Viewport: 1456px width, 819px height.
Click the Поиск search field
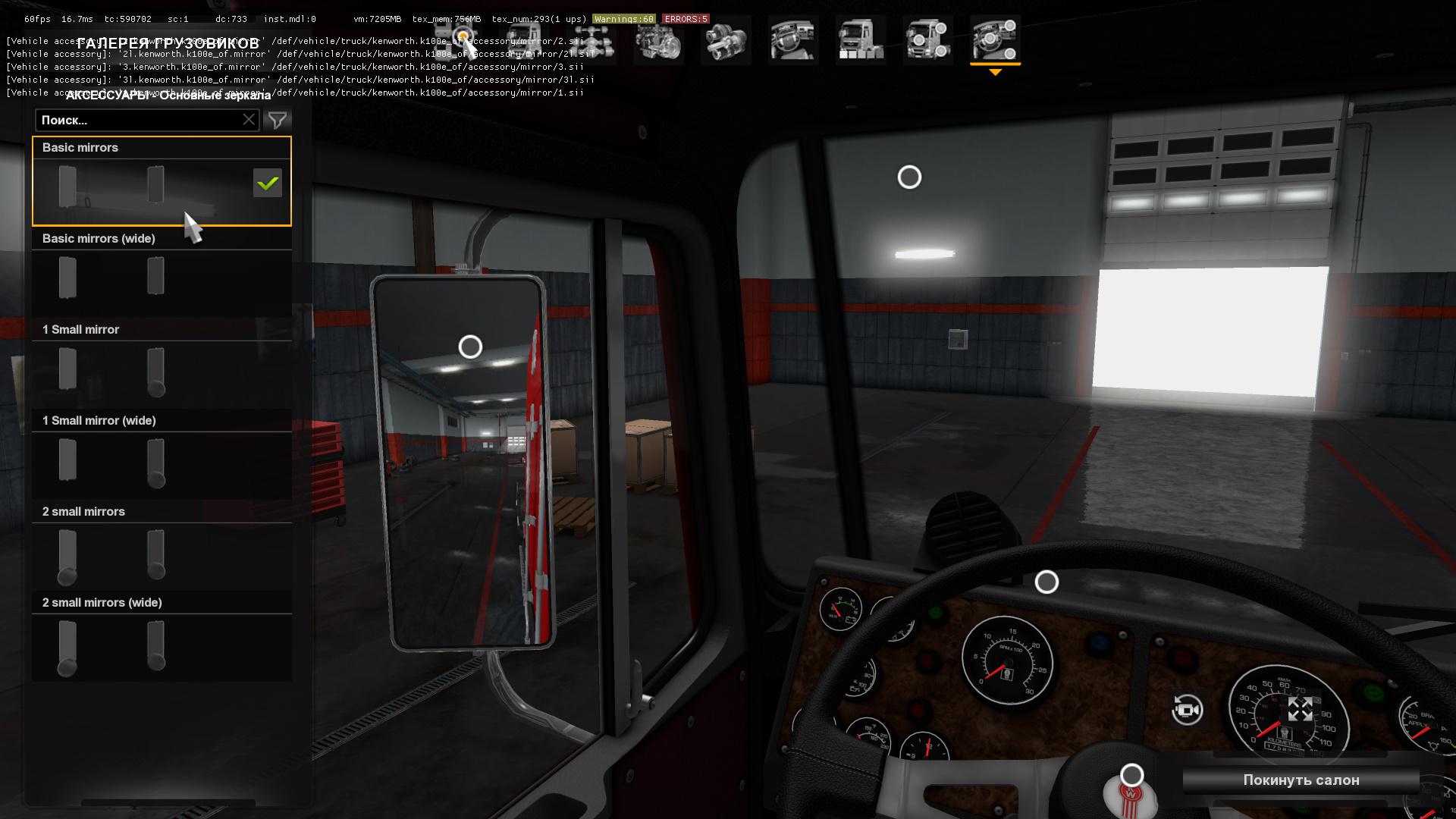point(140,120)
